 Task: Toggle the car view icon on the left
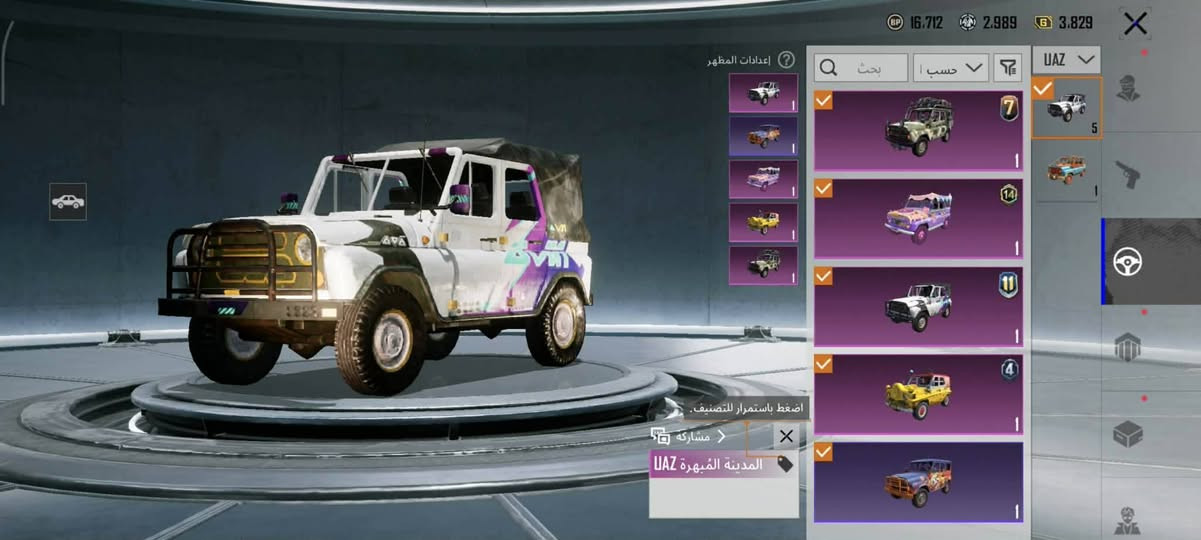coord(68,201)
